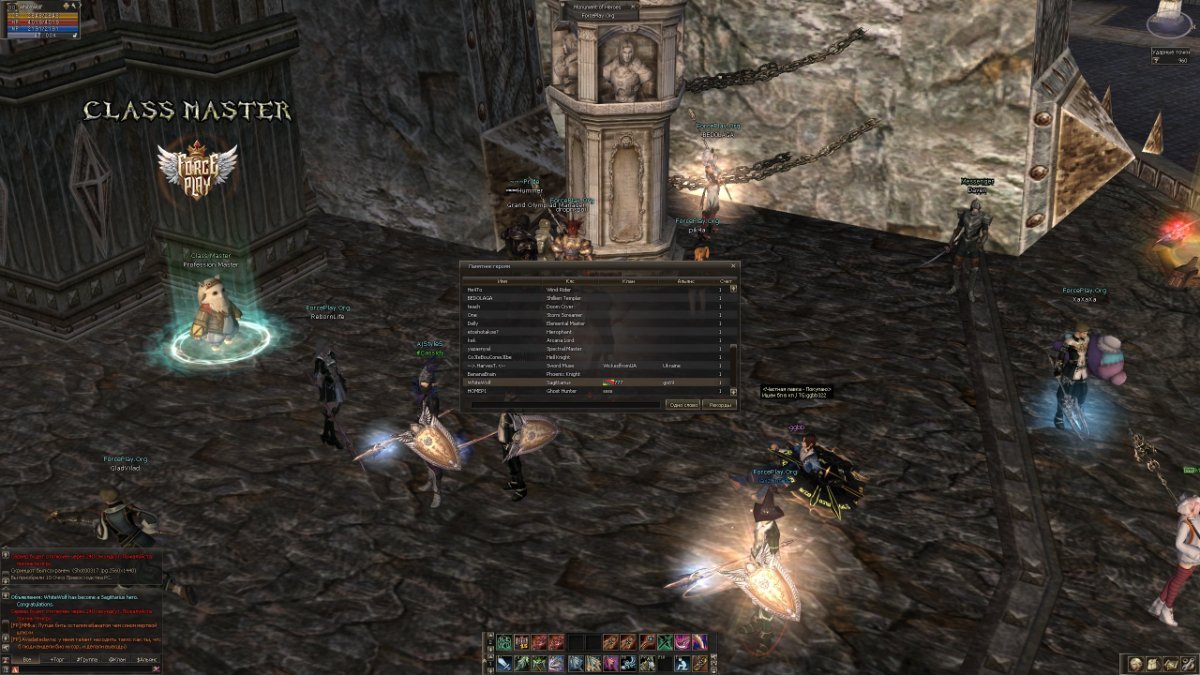Select the @Клан chat tab

coord(118,660)
